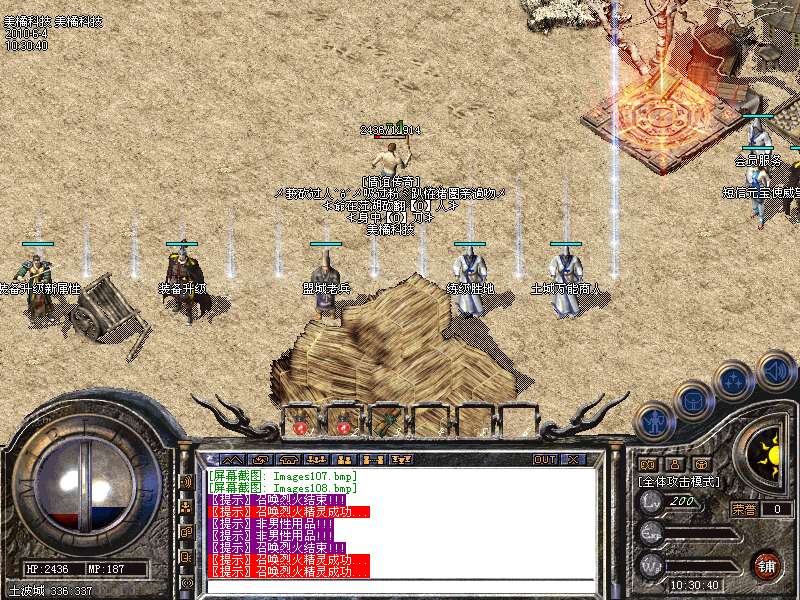Toggle the sound-wave icon left of chat
Viewport: 800px width, 600px height.
(x=187, y=481)
